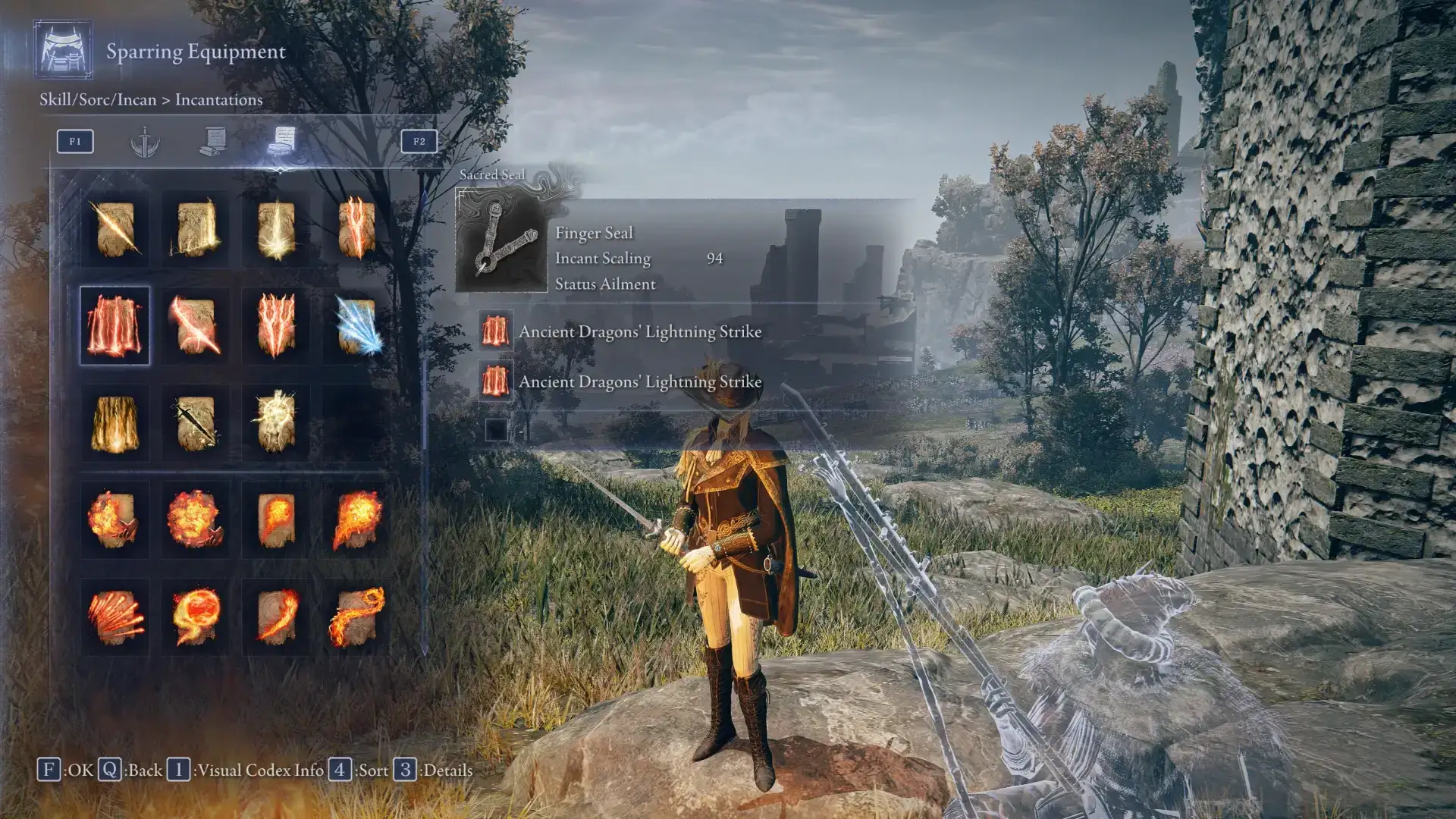This screenshot has width=1456, height=819.
Task: Select the streaking fire rain incantation
Action: (x=115, y=617)
